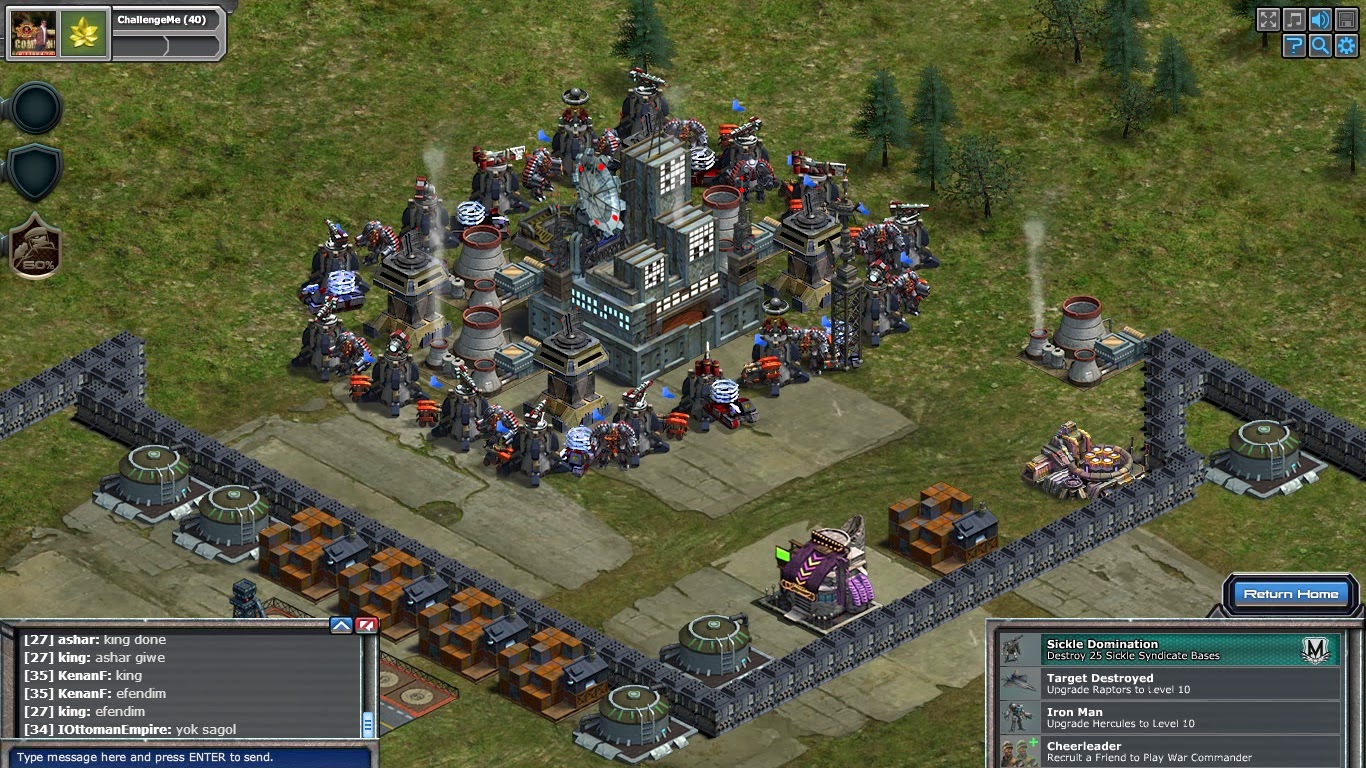The image size is (1366, 768).
Task: Click the magnifier zoom icon
Action: 1322,46
